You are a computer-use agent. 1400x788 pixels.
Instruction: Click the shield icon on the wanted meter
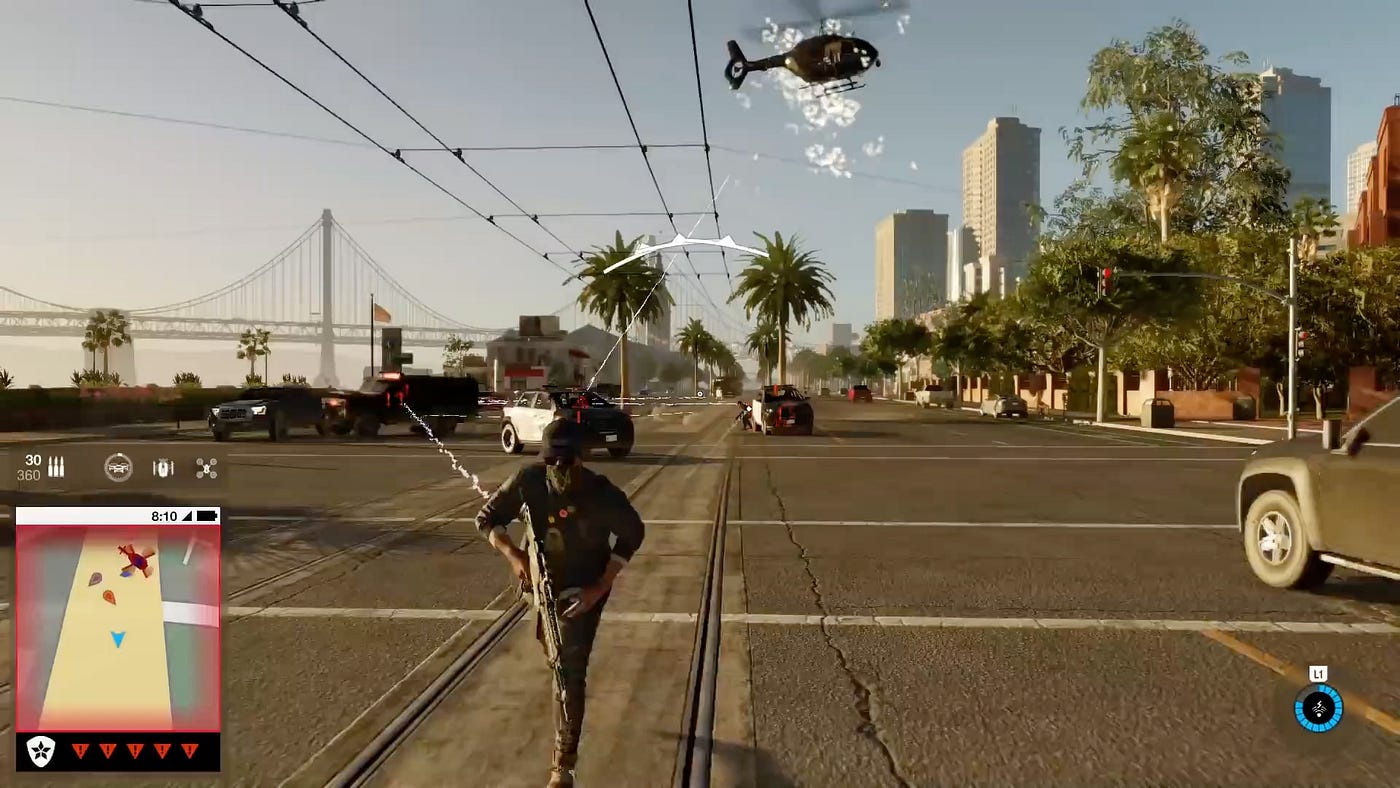[40, 752]
